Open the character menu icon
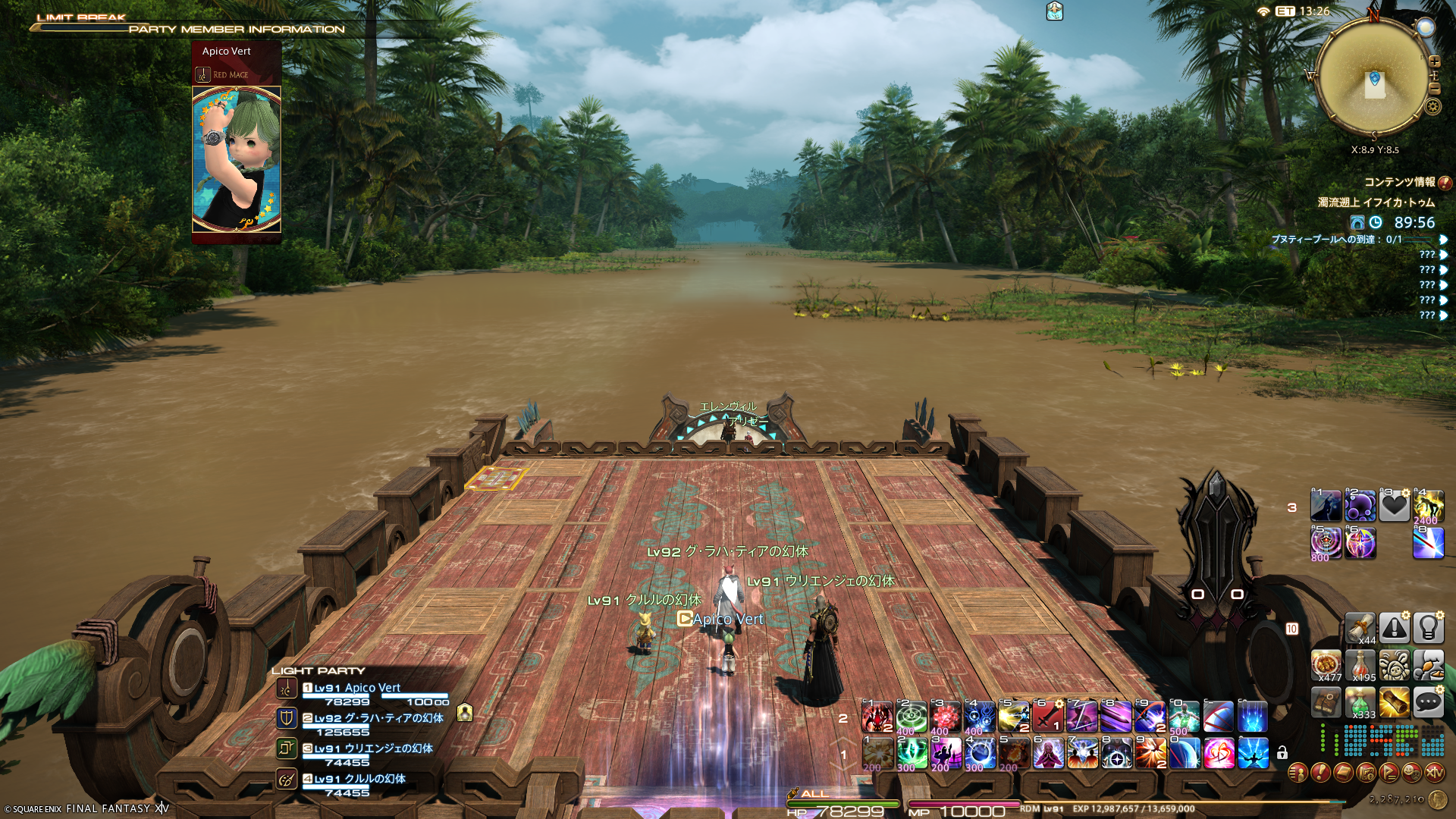This screenshot has height=819, width=1456. [x=1298, y=773]
